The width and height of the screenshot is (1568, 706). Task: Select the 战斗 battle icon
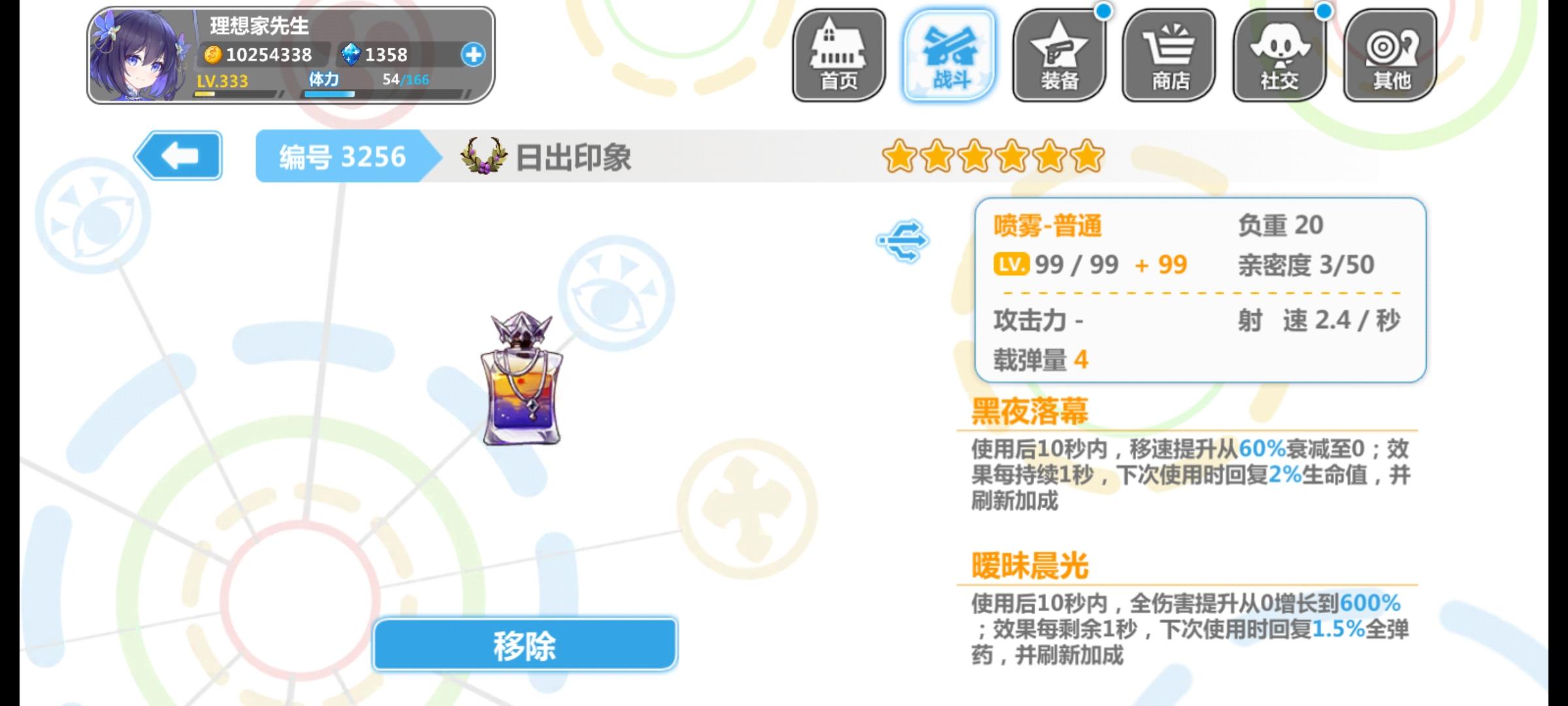[x=949, y=54]
